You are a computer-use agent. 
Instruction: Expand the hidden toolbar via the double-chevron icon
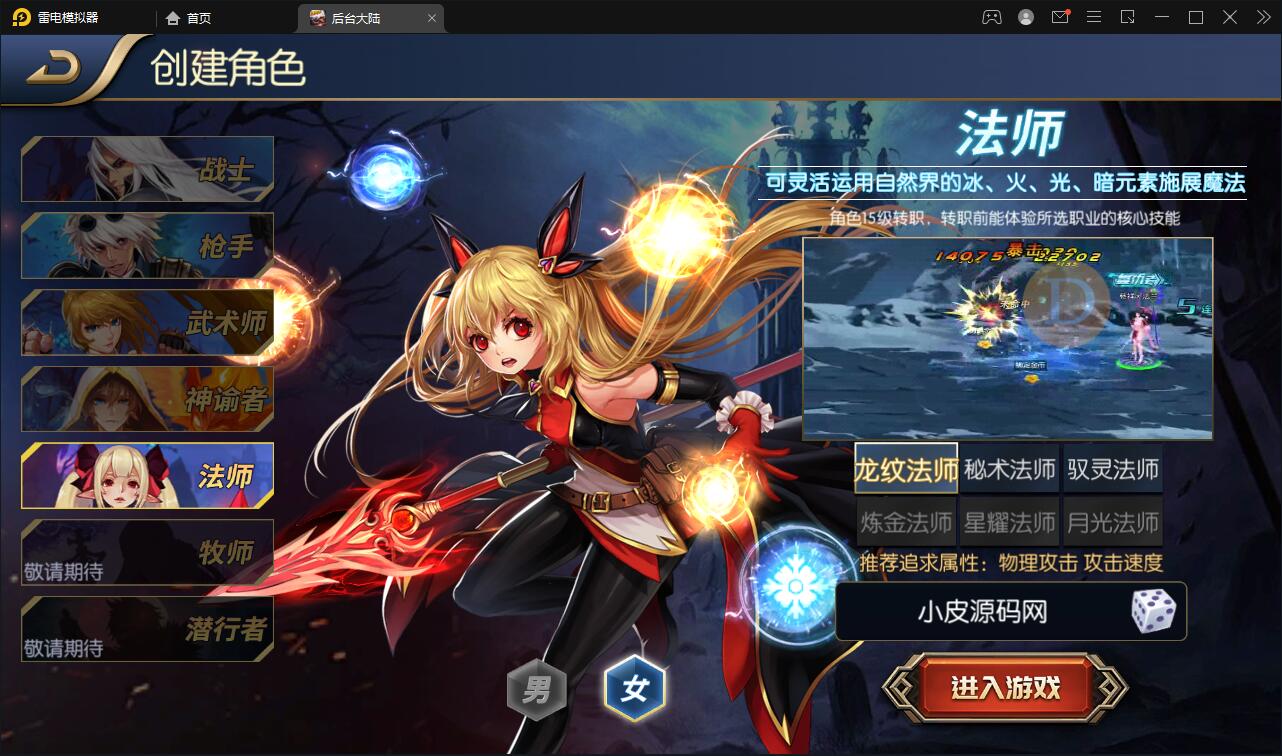[x=1264, y=17]
